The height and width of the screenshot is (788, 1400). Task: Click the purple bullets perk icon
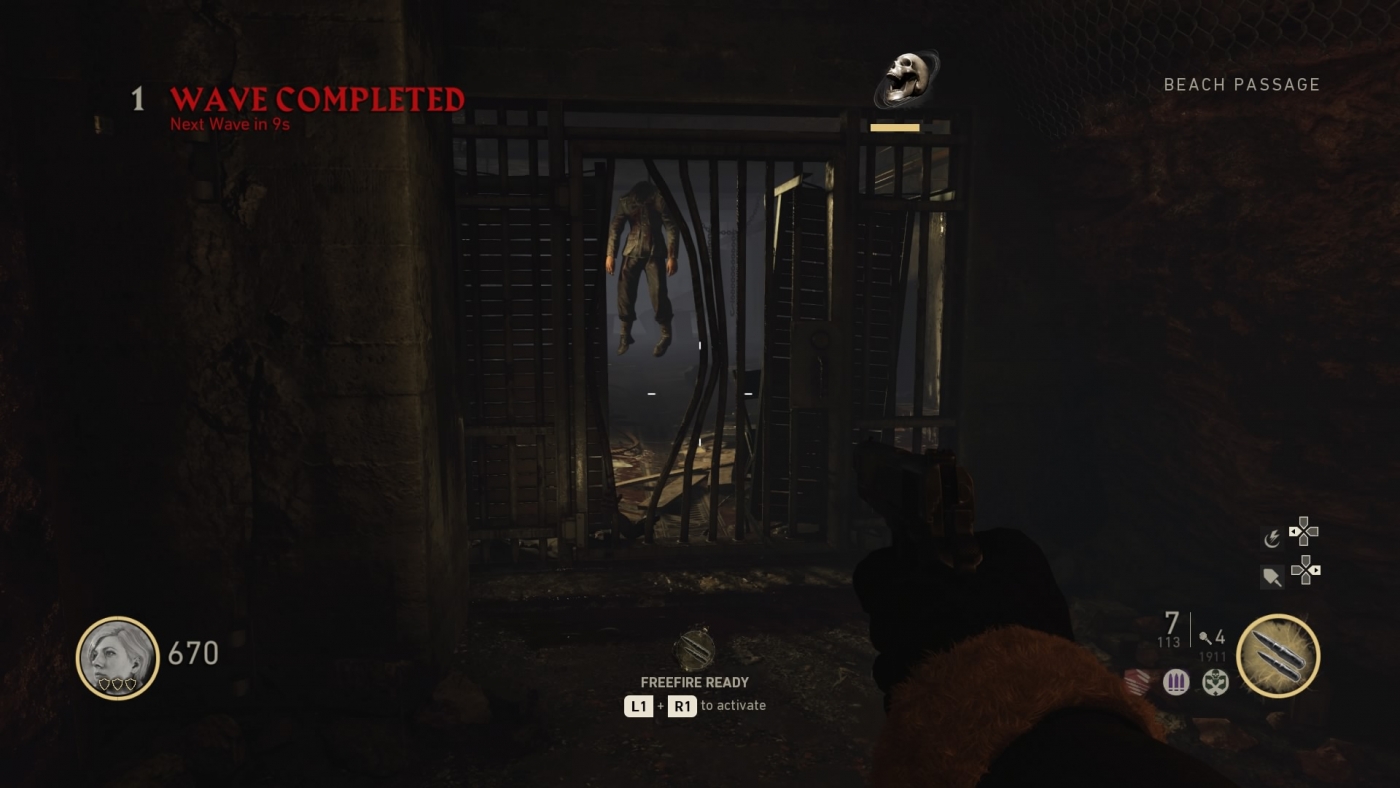pos(1176,682)
